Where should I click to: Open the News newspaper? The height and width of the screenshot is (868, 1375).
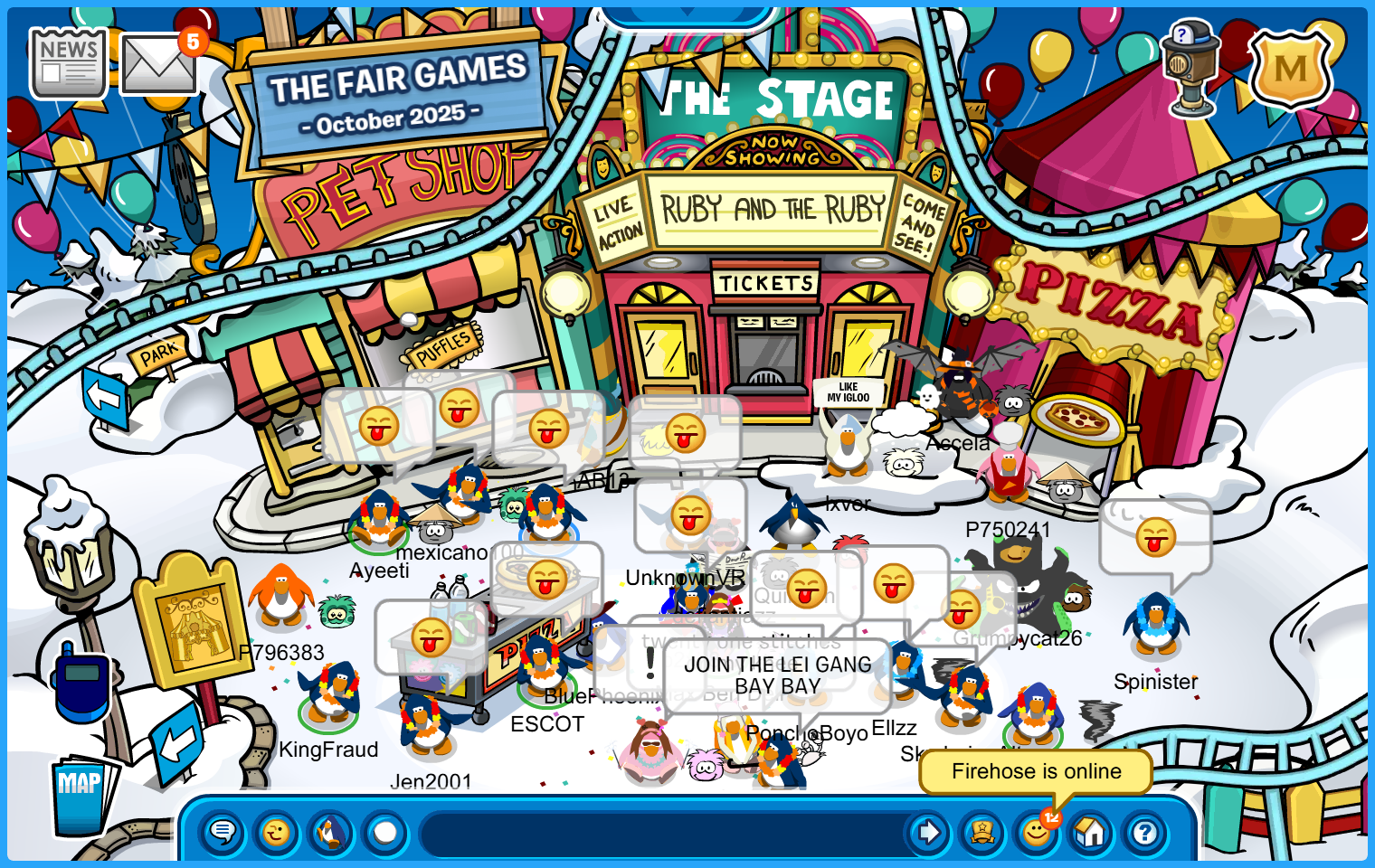69,63
